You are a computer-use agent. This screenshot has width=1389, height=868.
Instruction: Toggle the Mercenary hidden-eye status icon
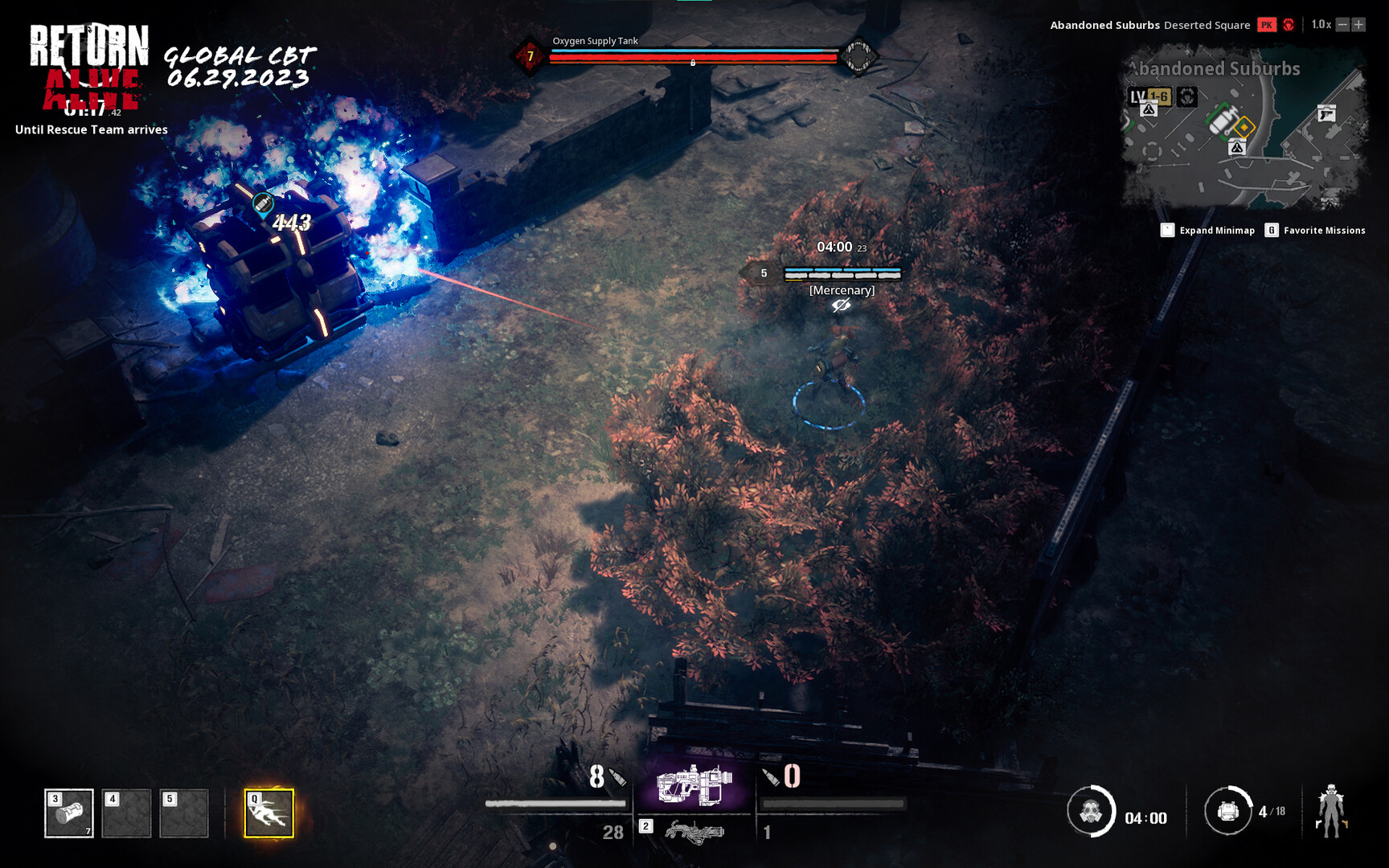click(x=841, y=306)
